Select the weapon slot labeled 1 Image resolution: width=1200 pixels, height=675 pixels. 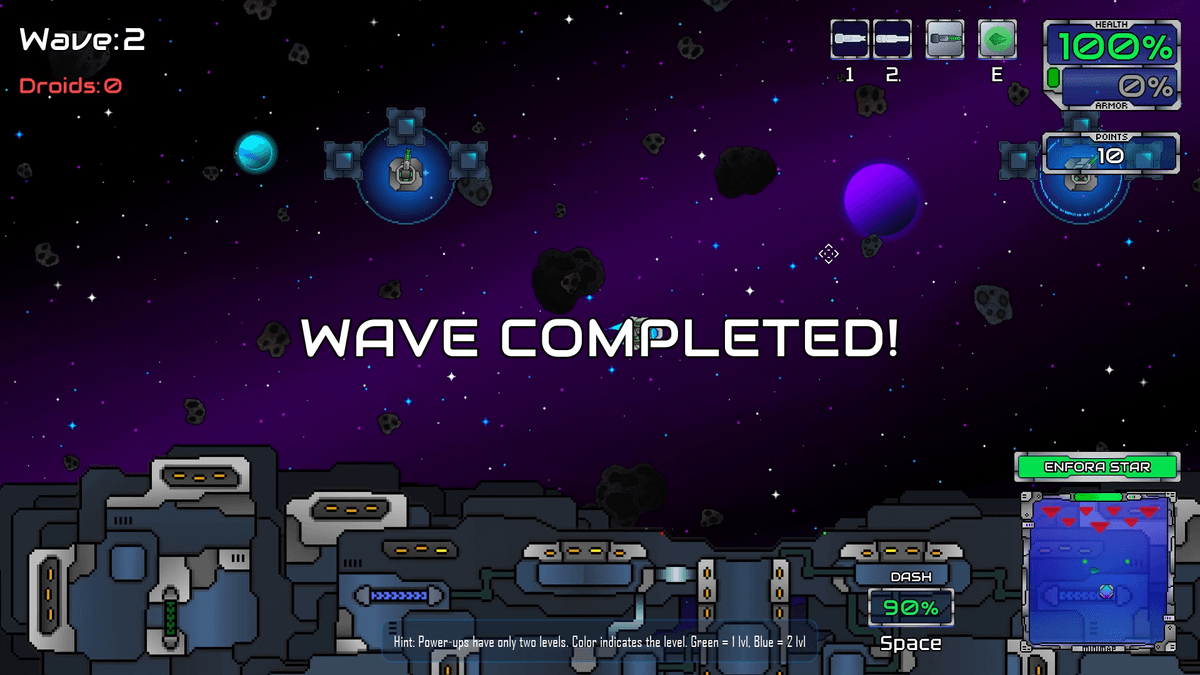point(849,40)
